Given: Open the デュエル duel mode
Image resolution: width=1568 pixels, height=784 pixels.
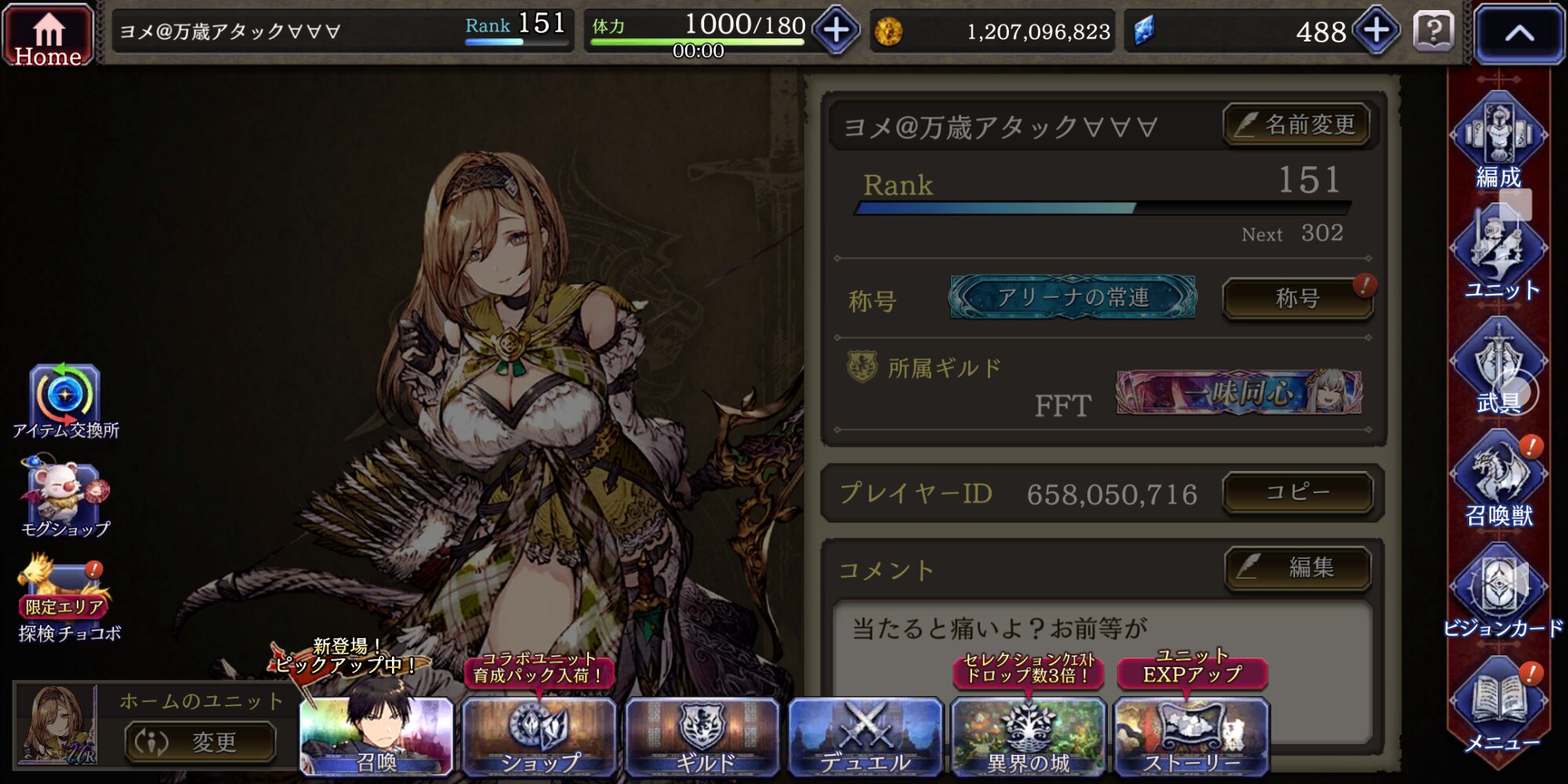Looking at the screenshot, I should pyautogui.click(x=865, y=737).
